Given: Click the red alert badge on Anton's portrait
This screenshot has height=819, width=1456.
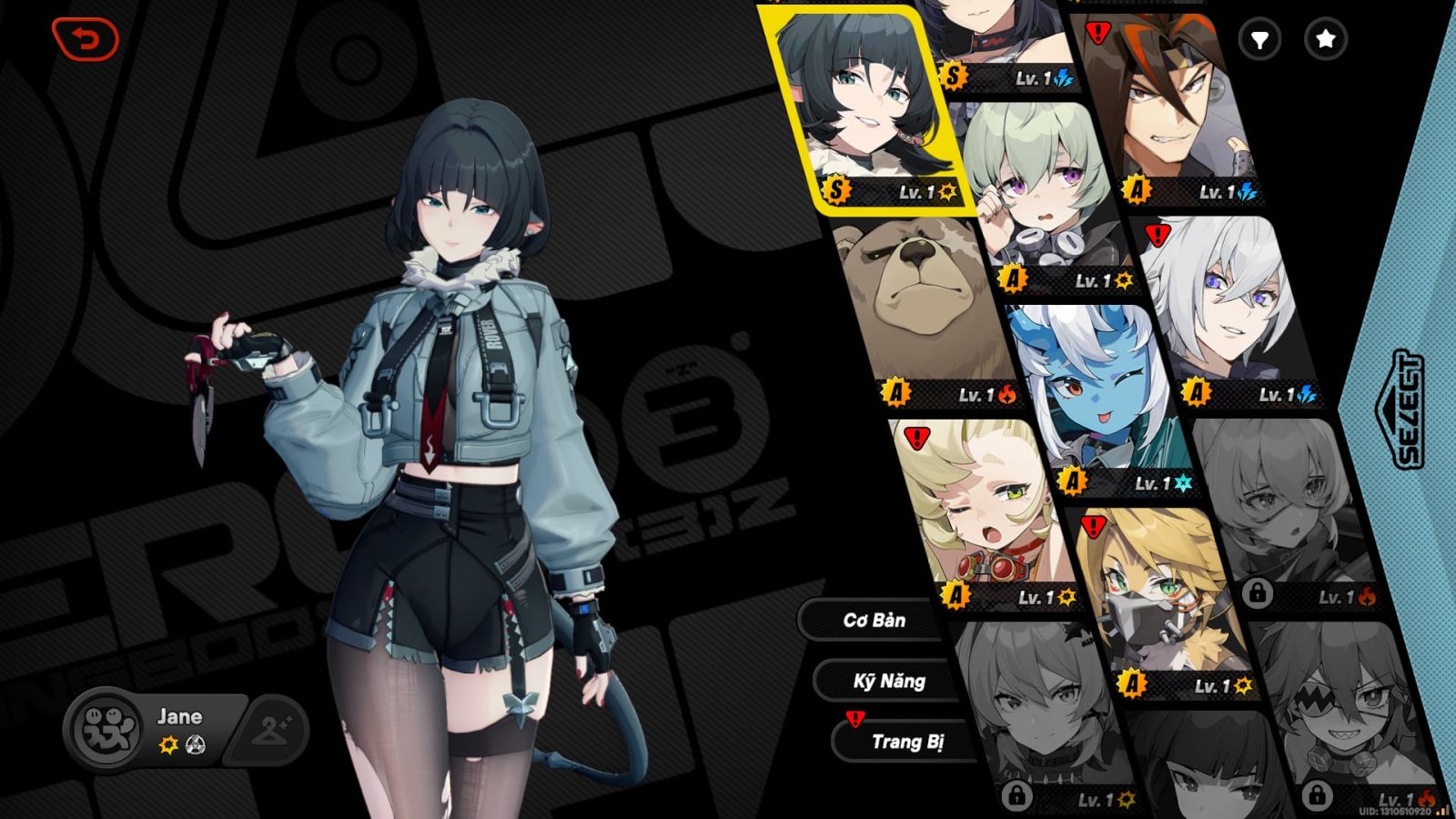Looking at the screenshot, I should (x=1097, y=32).
